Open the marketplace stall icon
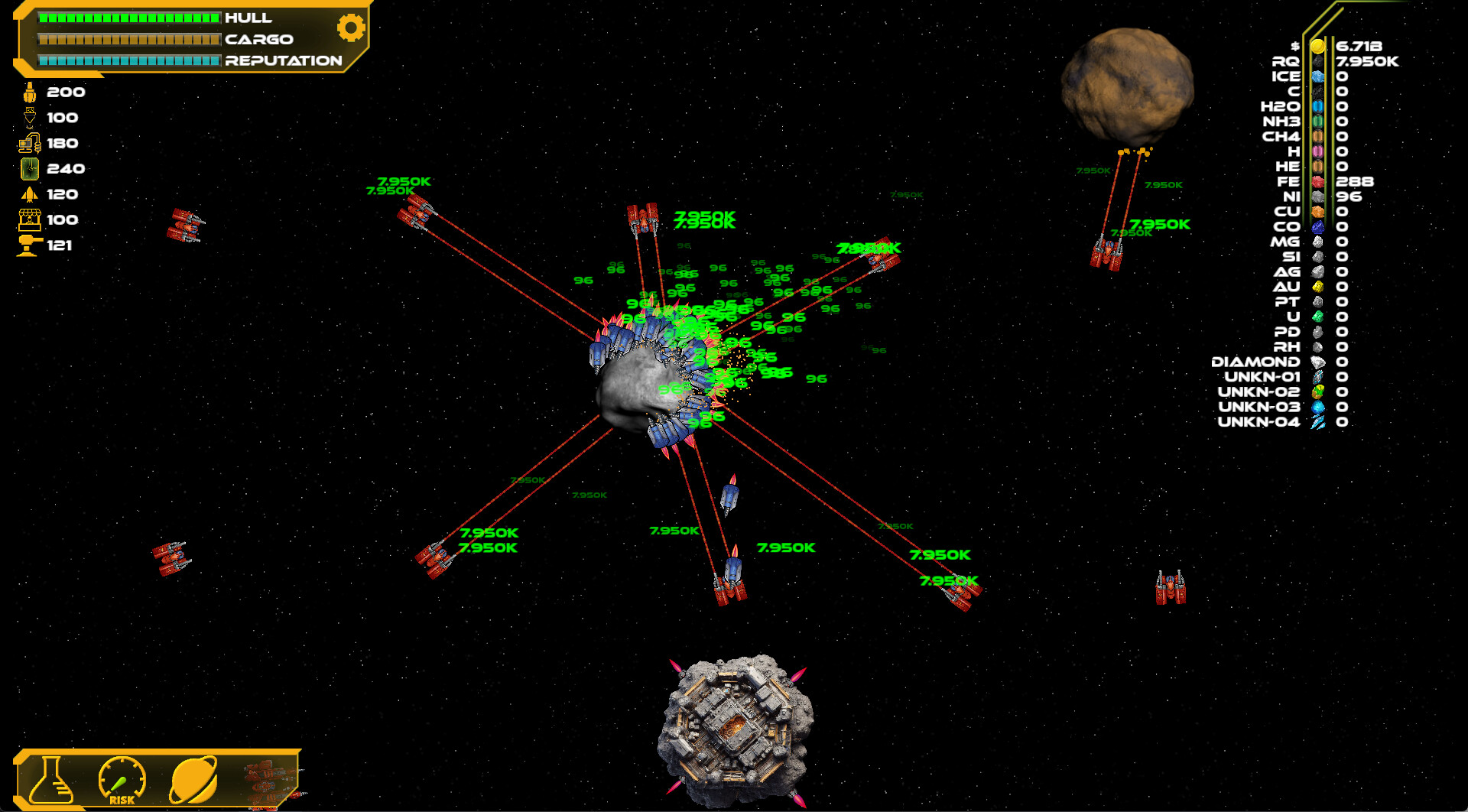The height and width of the screenshot is (812, 1468). 29,220
